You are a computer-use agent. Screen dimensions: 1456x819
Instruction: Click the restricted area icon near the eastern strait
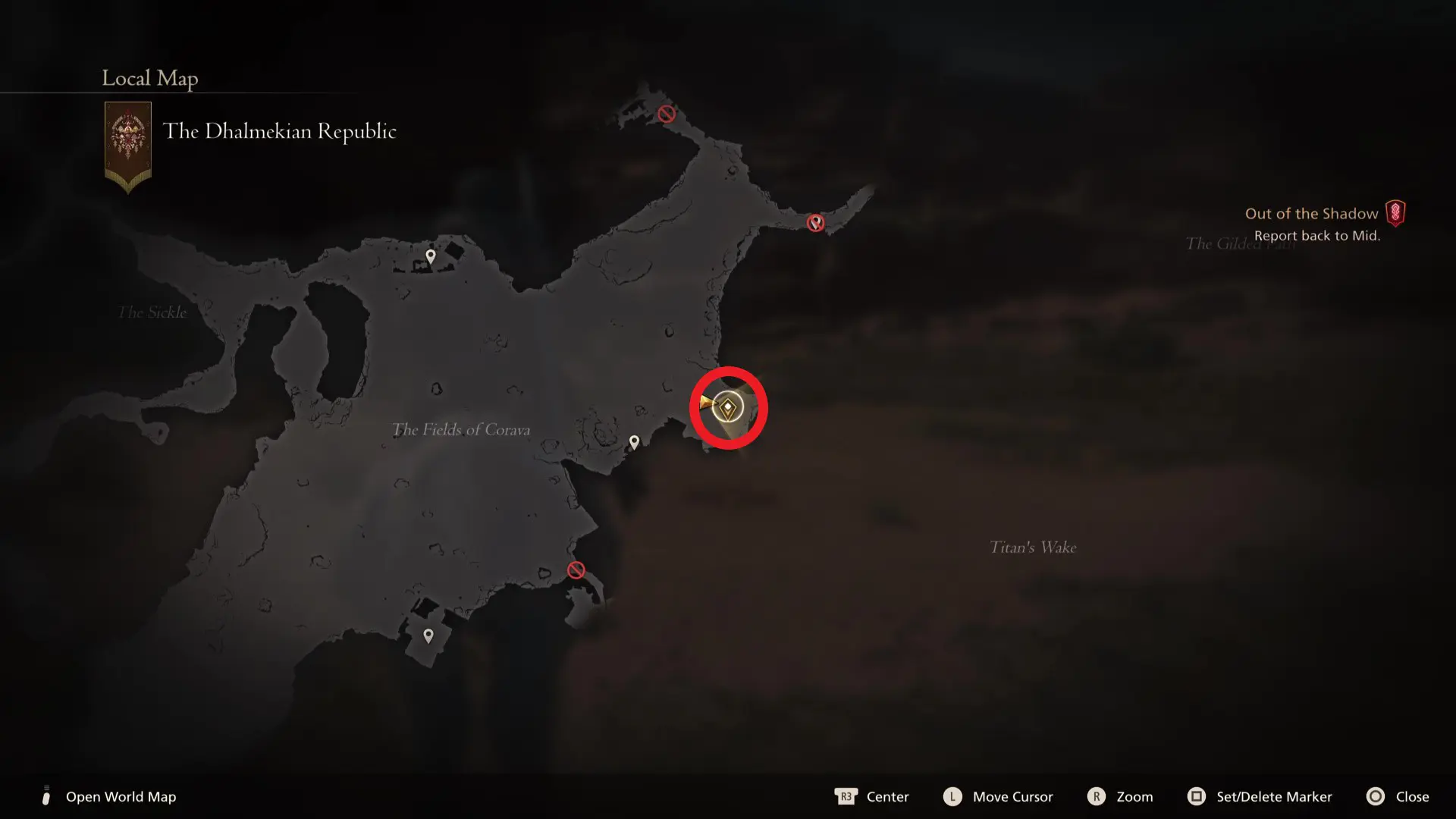pos(815,222)
